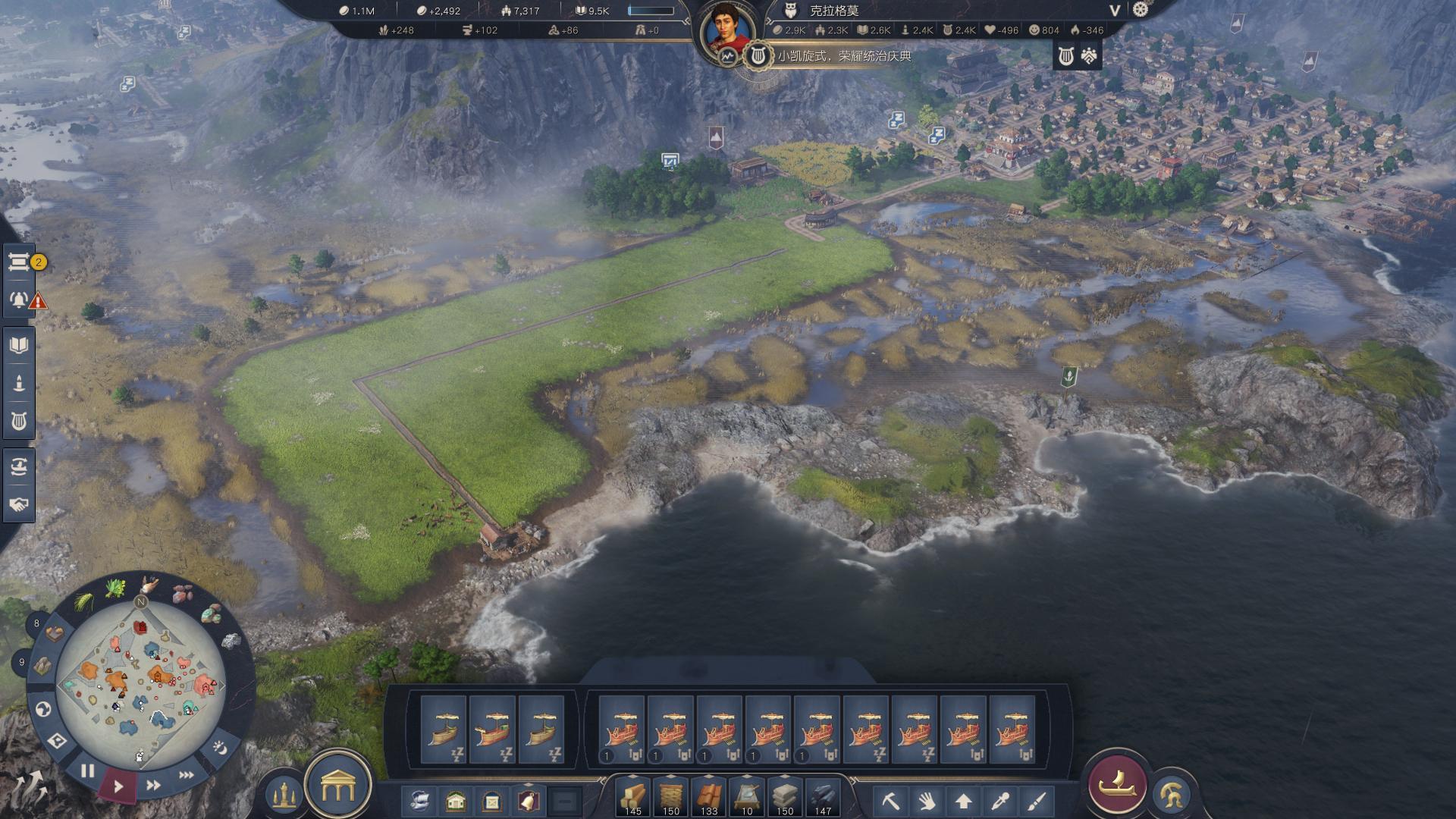The width and height of the screenshot is (1456, 819).
Task: Choose the pickaxe demolish tool
Action: [890, 801]
